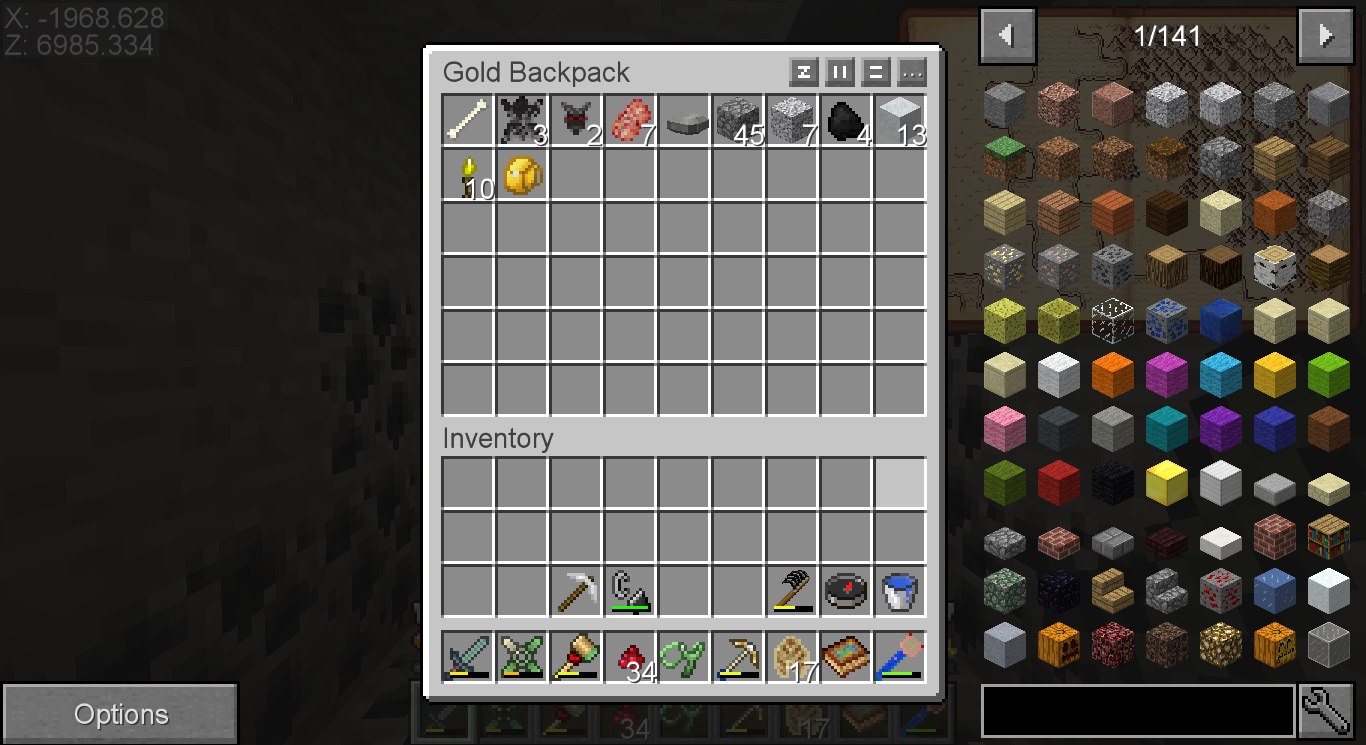Pick up the bone from Gold Backpack
Screen dimensions: 1366x745
pos(467,119)
